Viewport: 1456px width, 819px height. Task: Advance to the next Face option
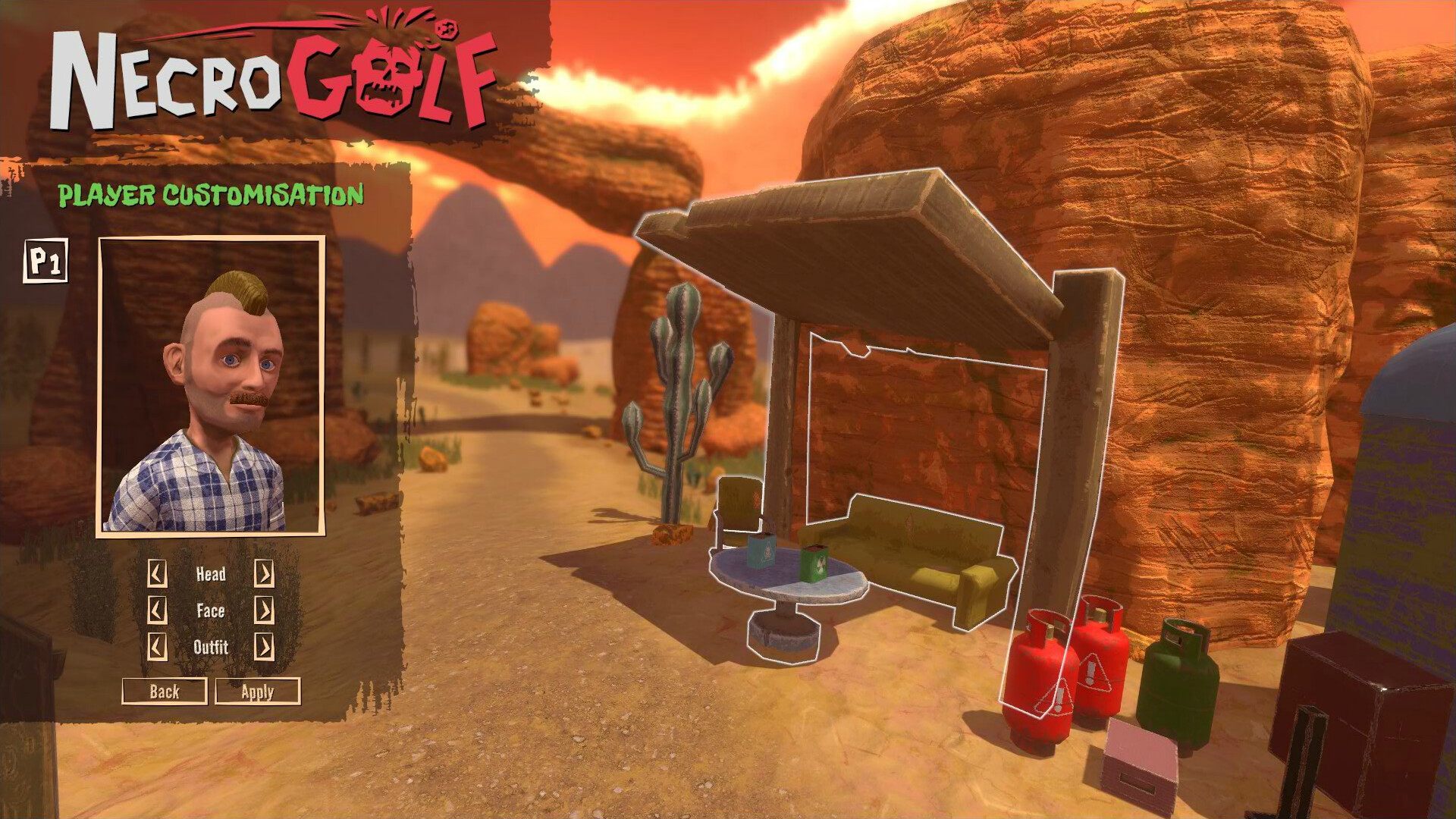pos(265,611)
